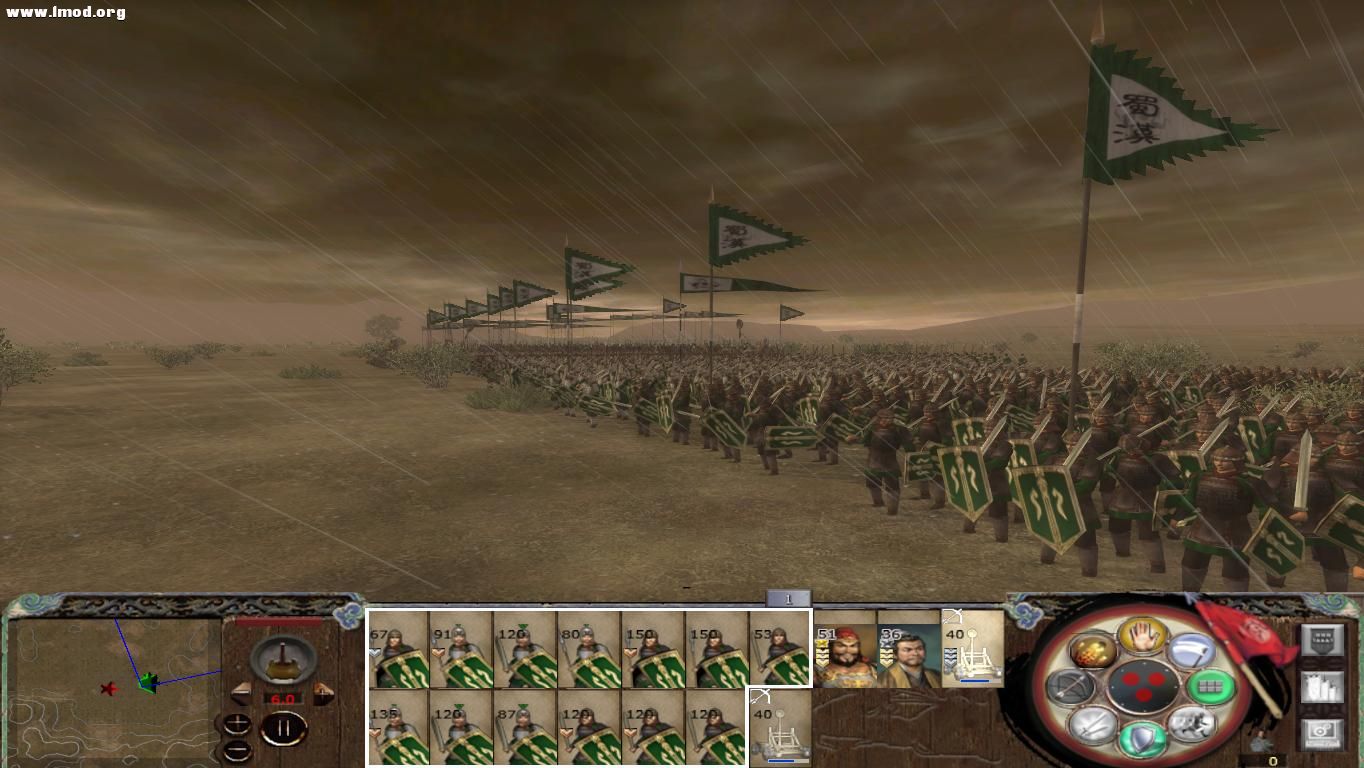Toggle guard mode shield icon
The image size is (1364, 768).
pyautogui.click(x=1141, y=740)
